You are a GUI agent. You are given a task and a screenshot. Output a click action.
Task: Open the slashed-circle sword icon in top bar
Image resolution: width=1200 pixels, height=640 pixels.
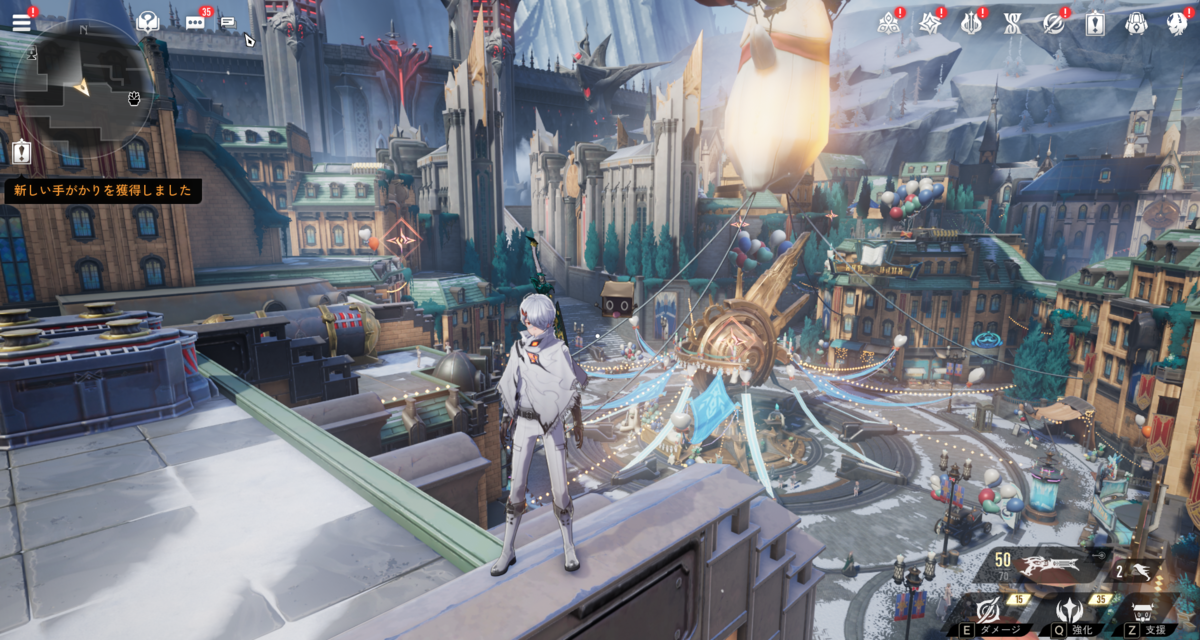tap(1053, 23)
